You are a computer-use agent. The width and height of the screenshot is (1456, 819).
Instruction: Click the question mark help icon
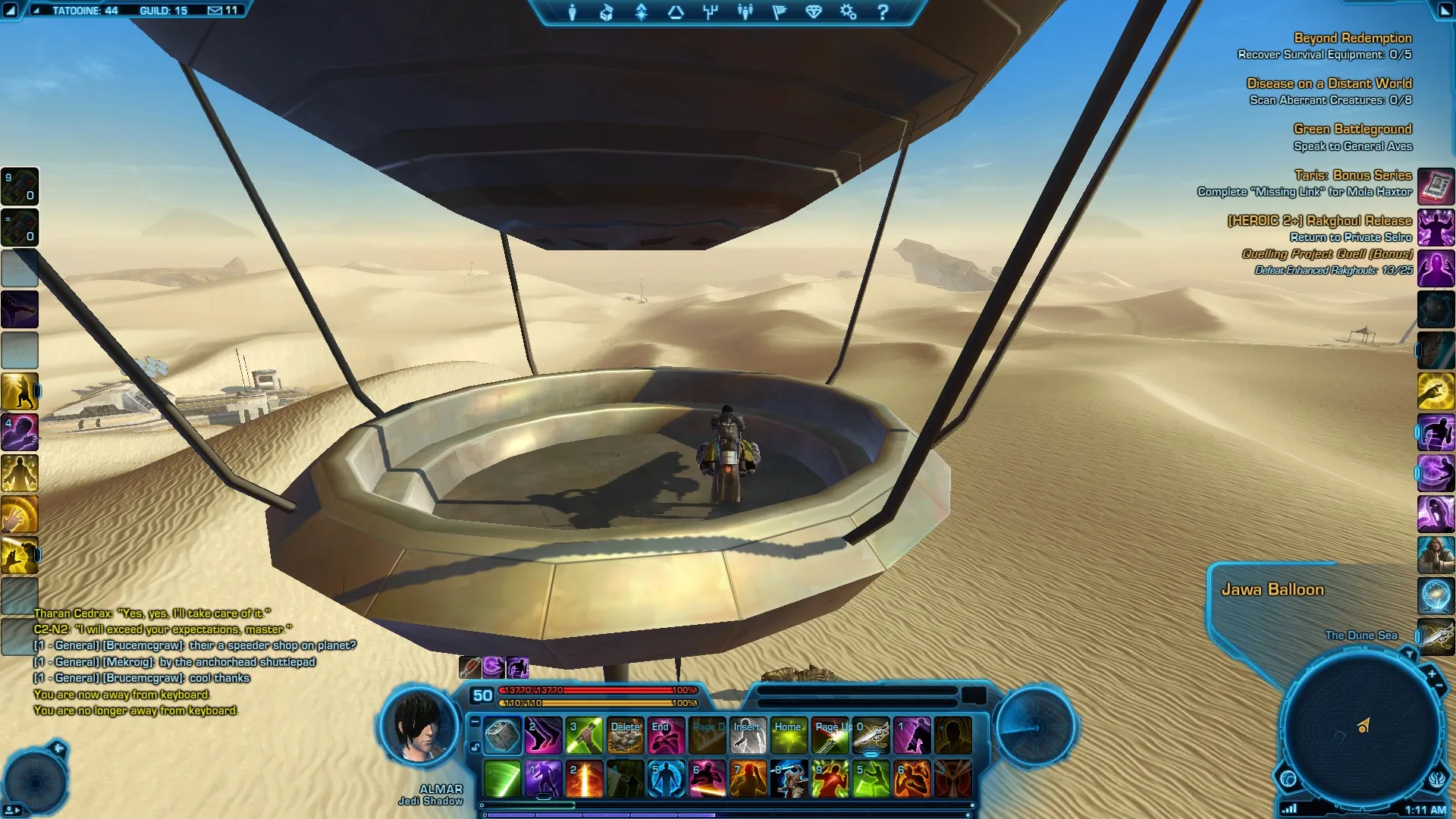click(x=883, y=12)
